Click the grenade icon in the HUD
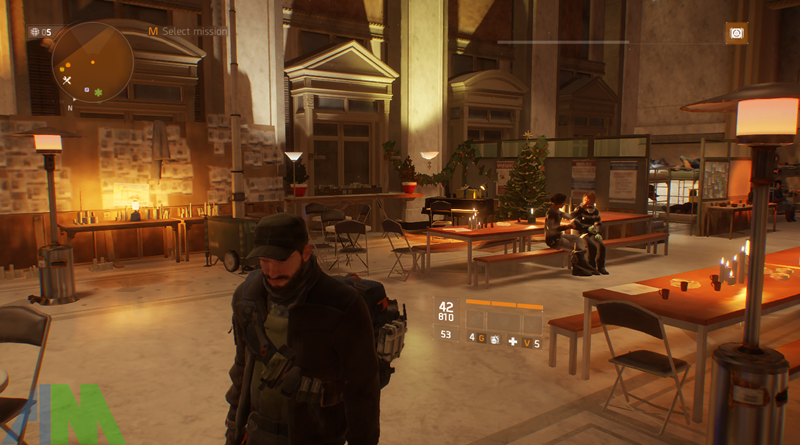Image resolution: width=800 pixels, height=445 pixels. click(x=493, y=338)
